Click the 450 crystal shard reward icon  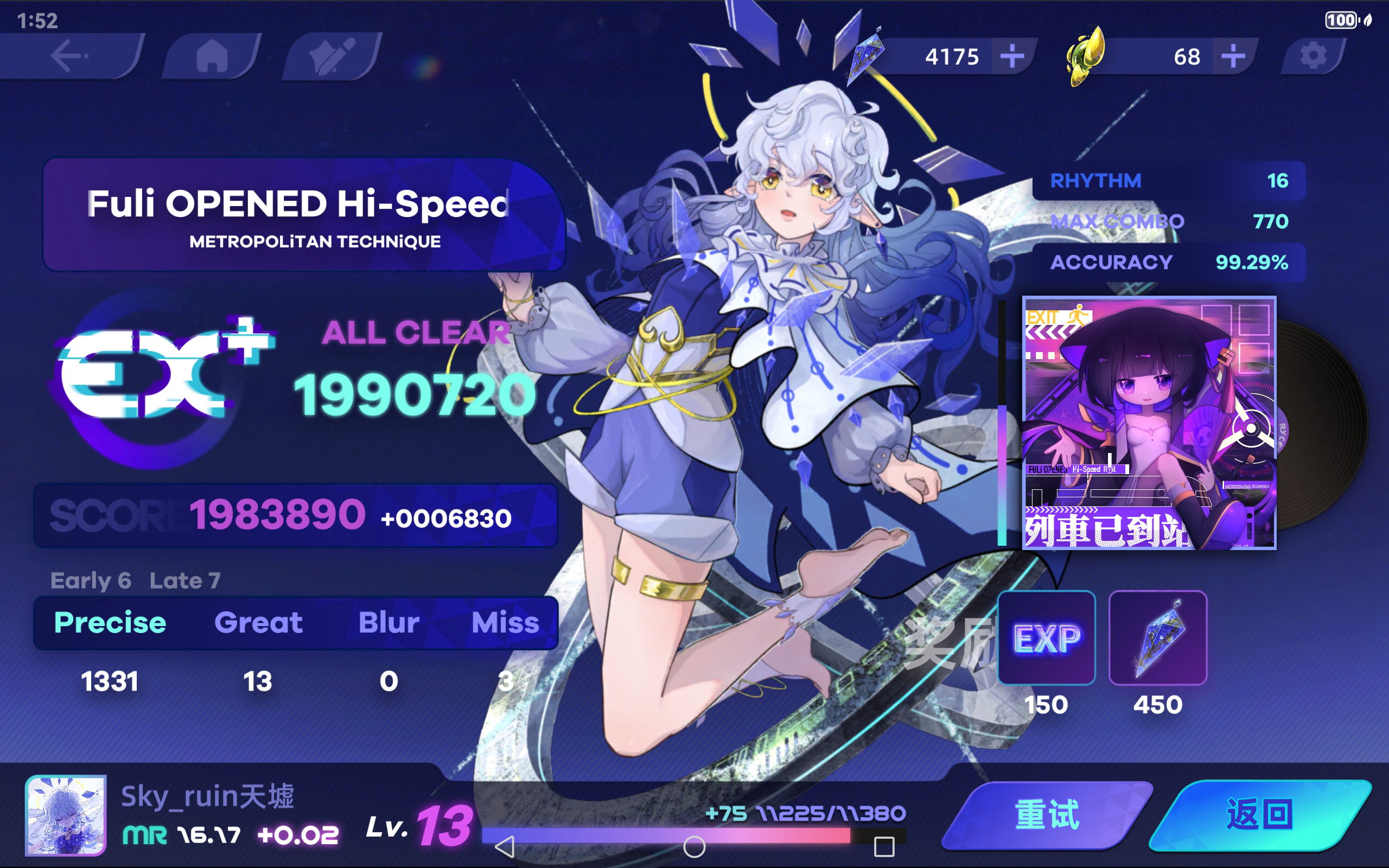click(x=1159, y=639)
